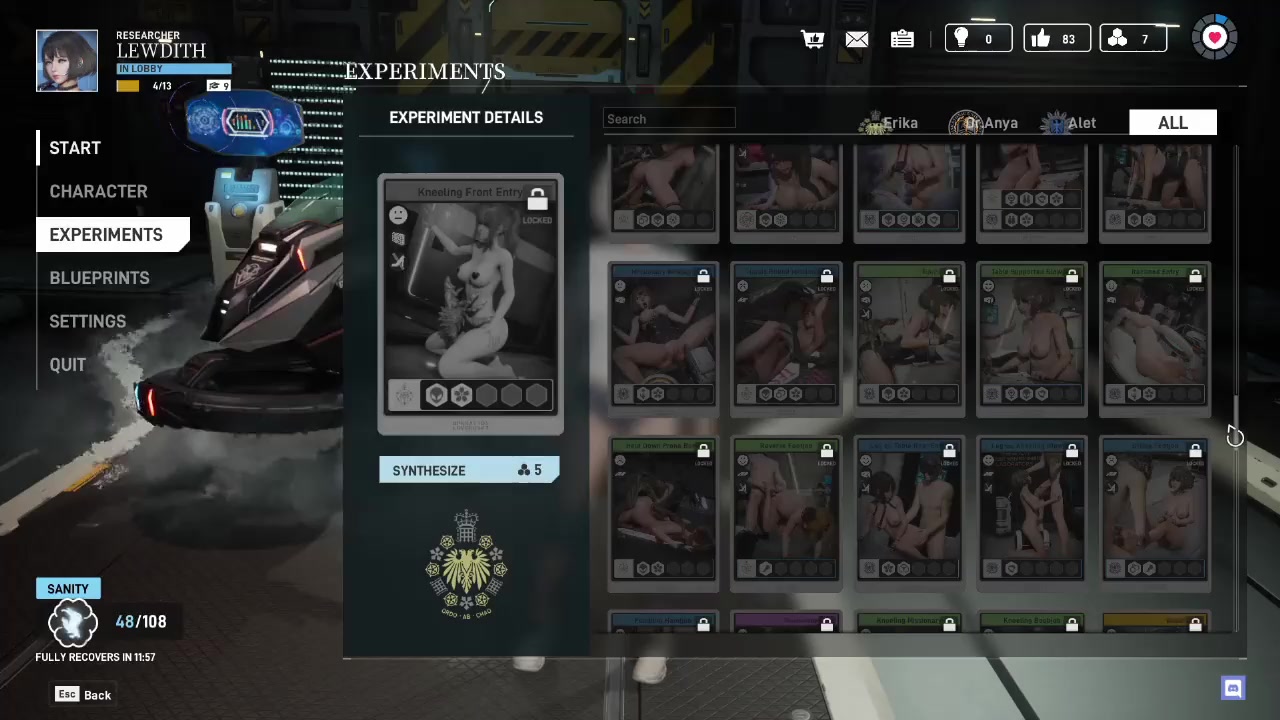Select the EXPERIMENTS menu entry
The height and width of the screenshot is (720, 1280).
106,235
